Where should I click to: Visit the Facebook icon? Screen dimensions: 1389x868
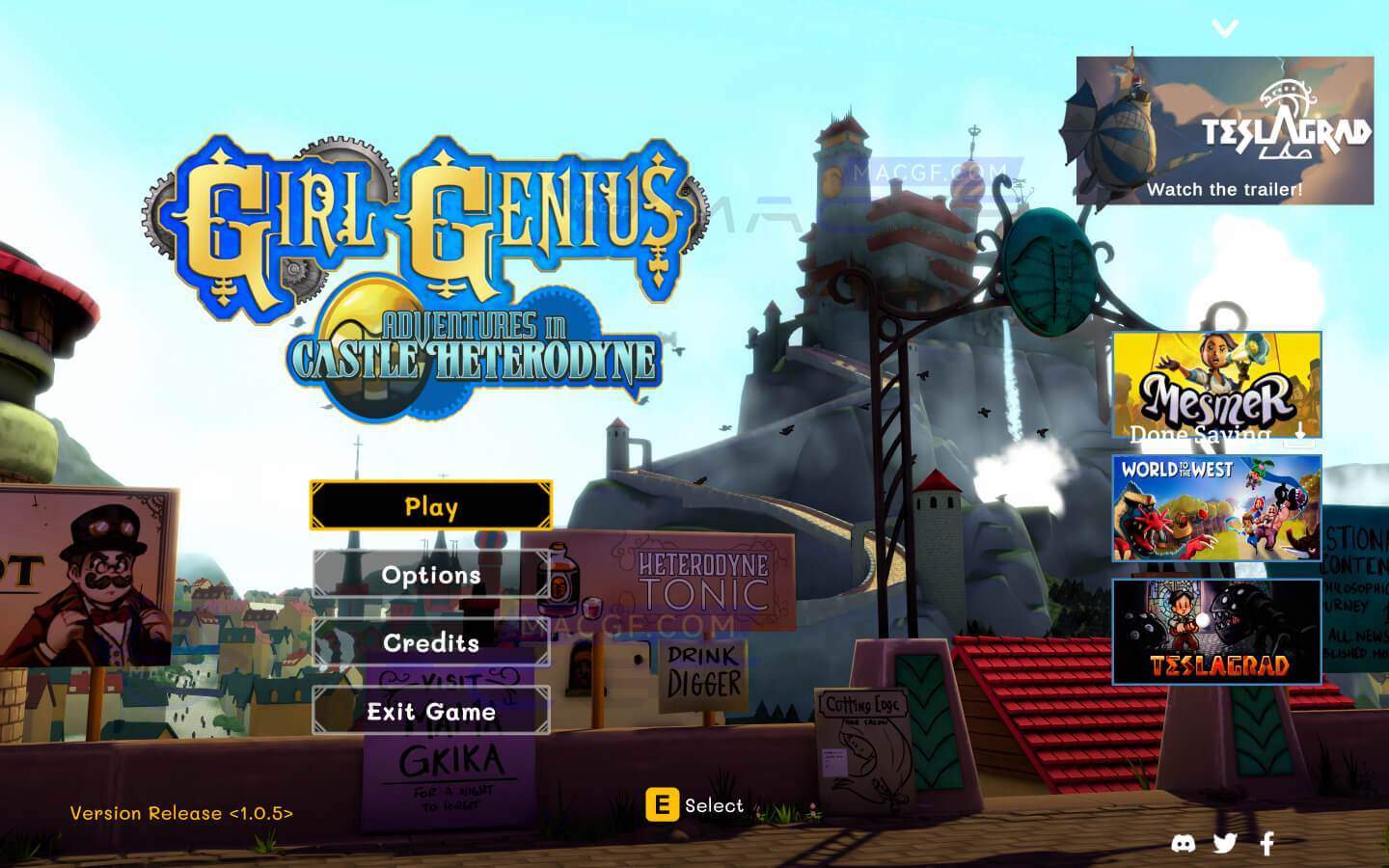tap(1266, 842)
